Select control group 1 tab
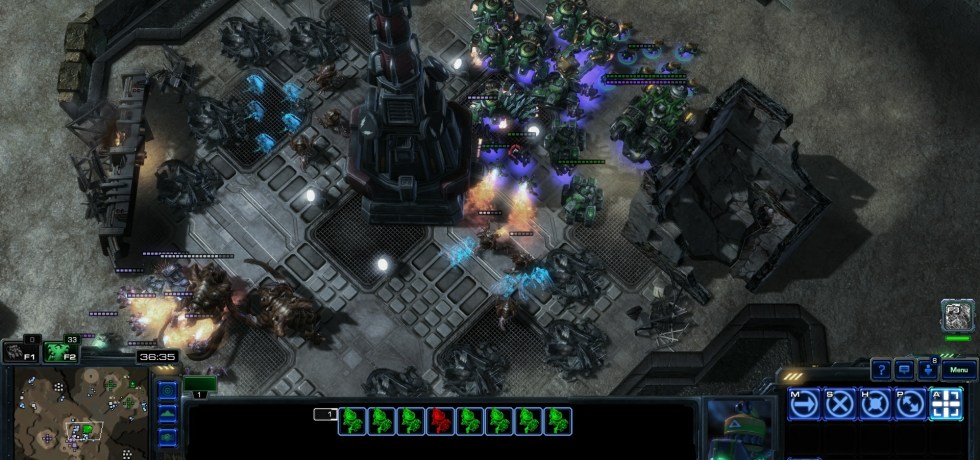Image resolution: width=980 pixels, height=460 pixels. (200, 384)
